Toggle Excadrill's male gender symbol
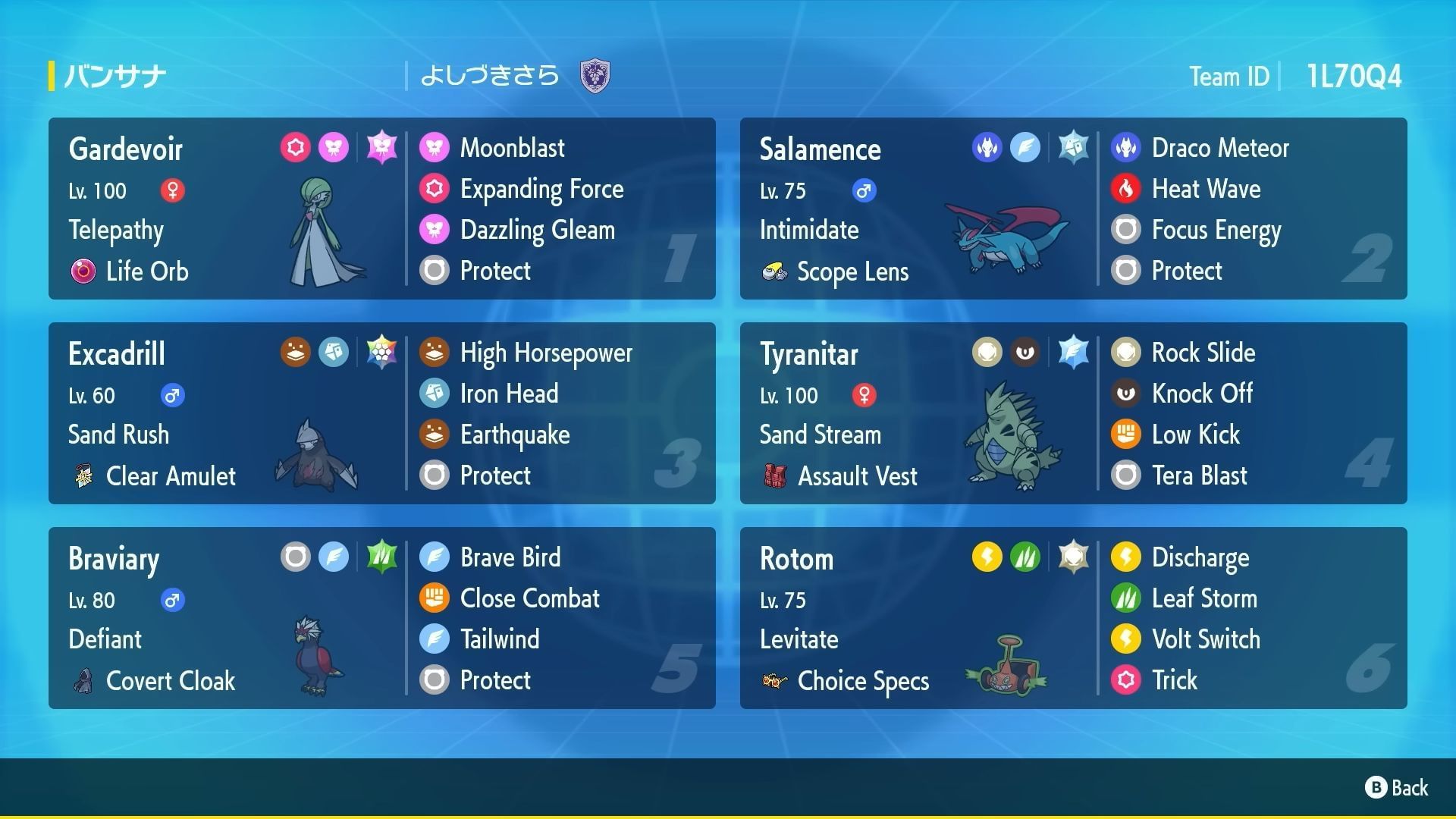The height and width of the screenshot is (819, 1456). (x=173, y=395)
